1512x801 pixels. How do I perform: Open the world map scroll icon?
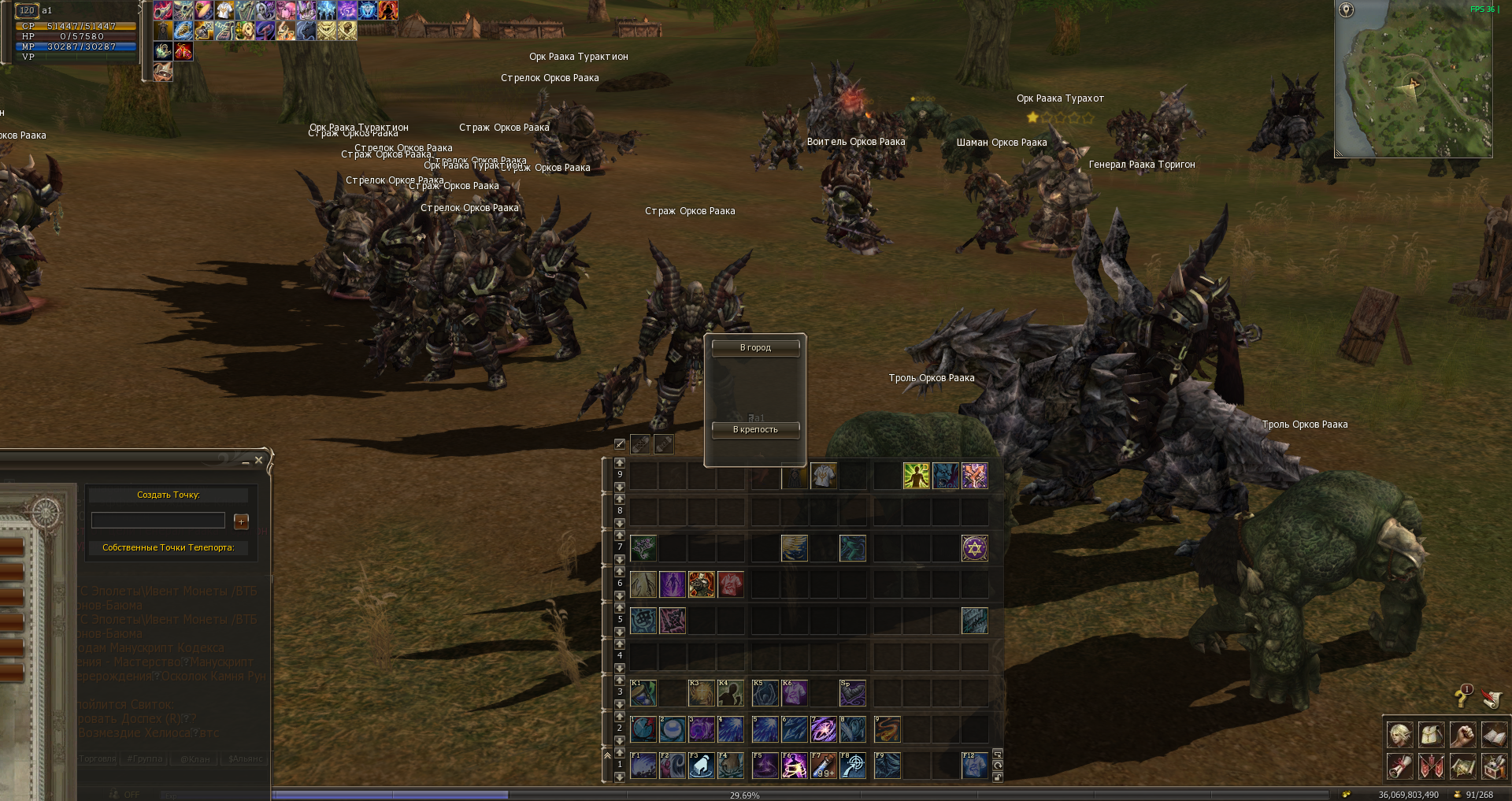coord(1462,766)
